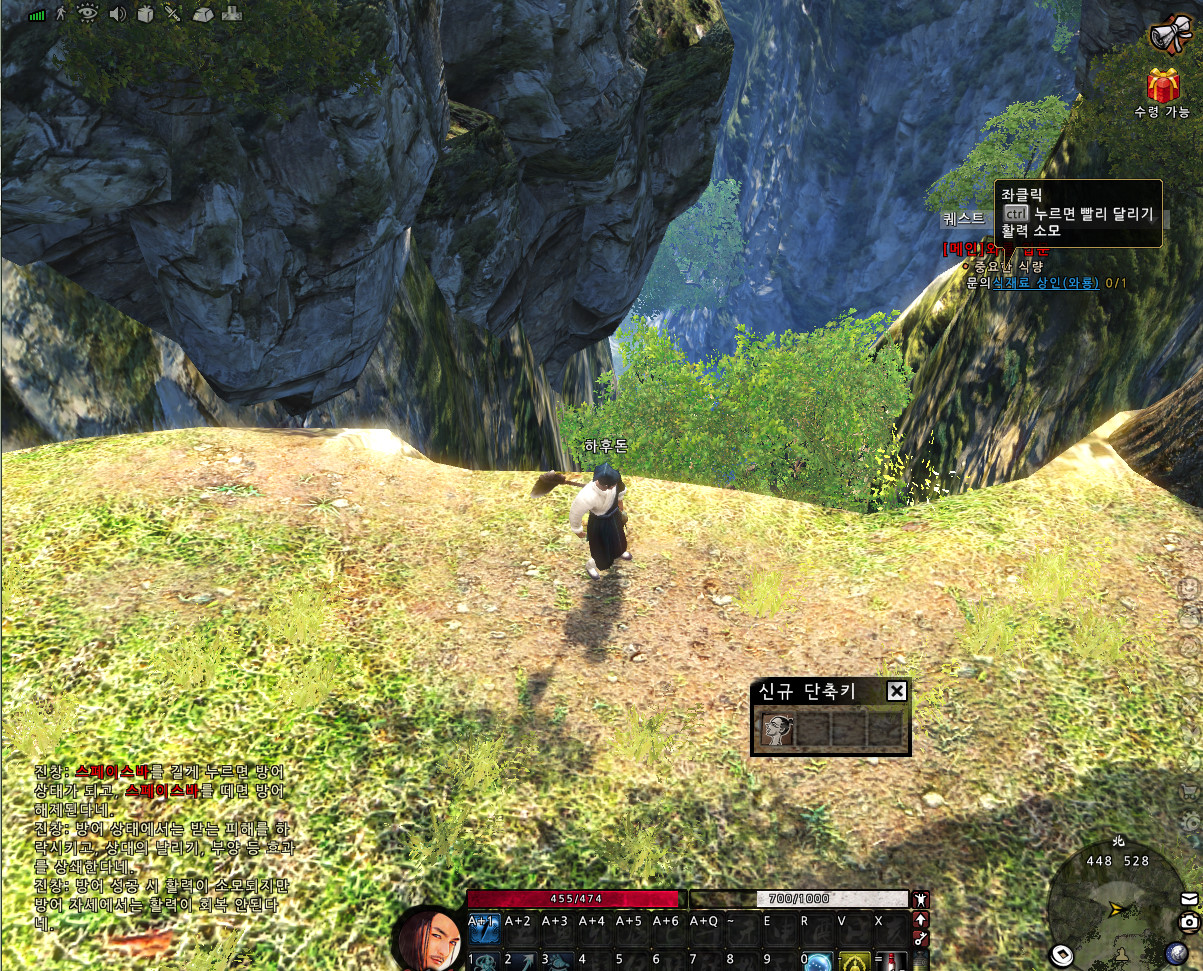1203x971 pixels.
Task: Click the crossed sword icon
Action: point(173,14)
